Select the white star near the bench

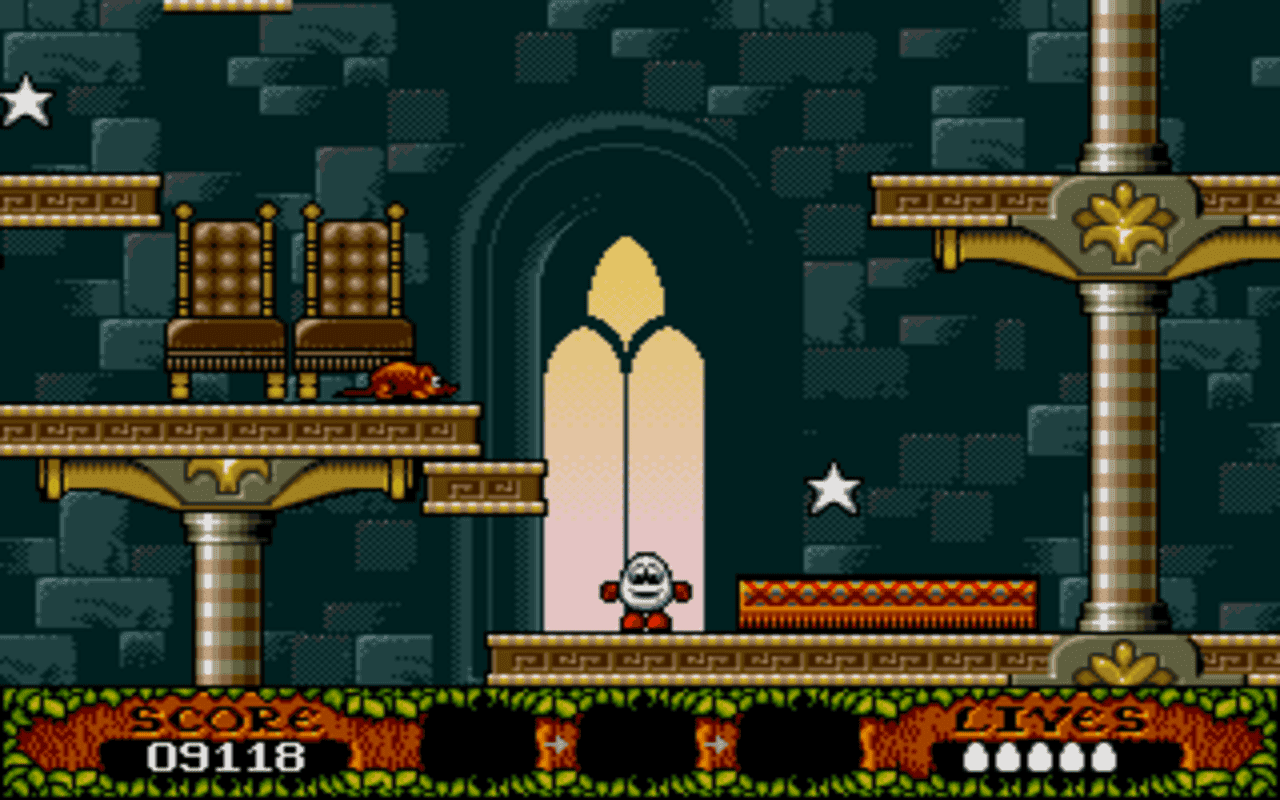(x=832, y=487)
